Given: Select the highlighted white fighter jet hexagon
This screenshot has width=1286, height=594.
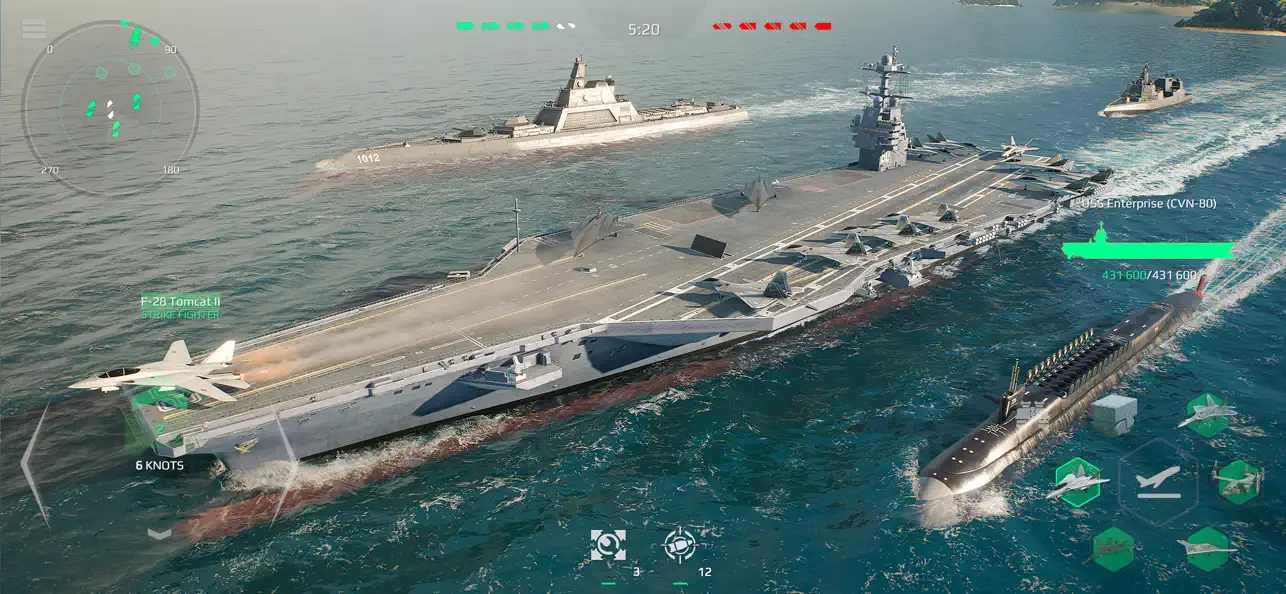Looking at the screenshot, I should (1078, 483).
